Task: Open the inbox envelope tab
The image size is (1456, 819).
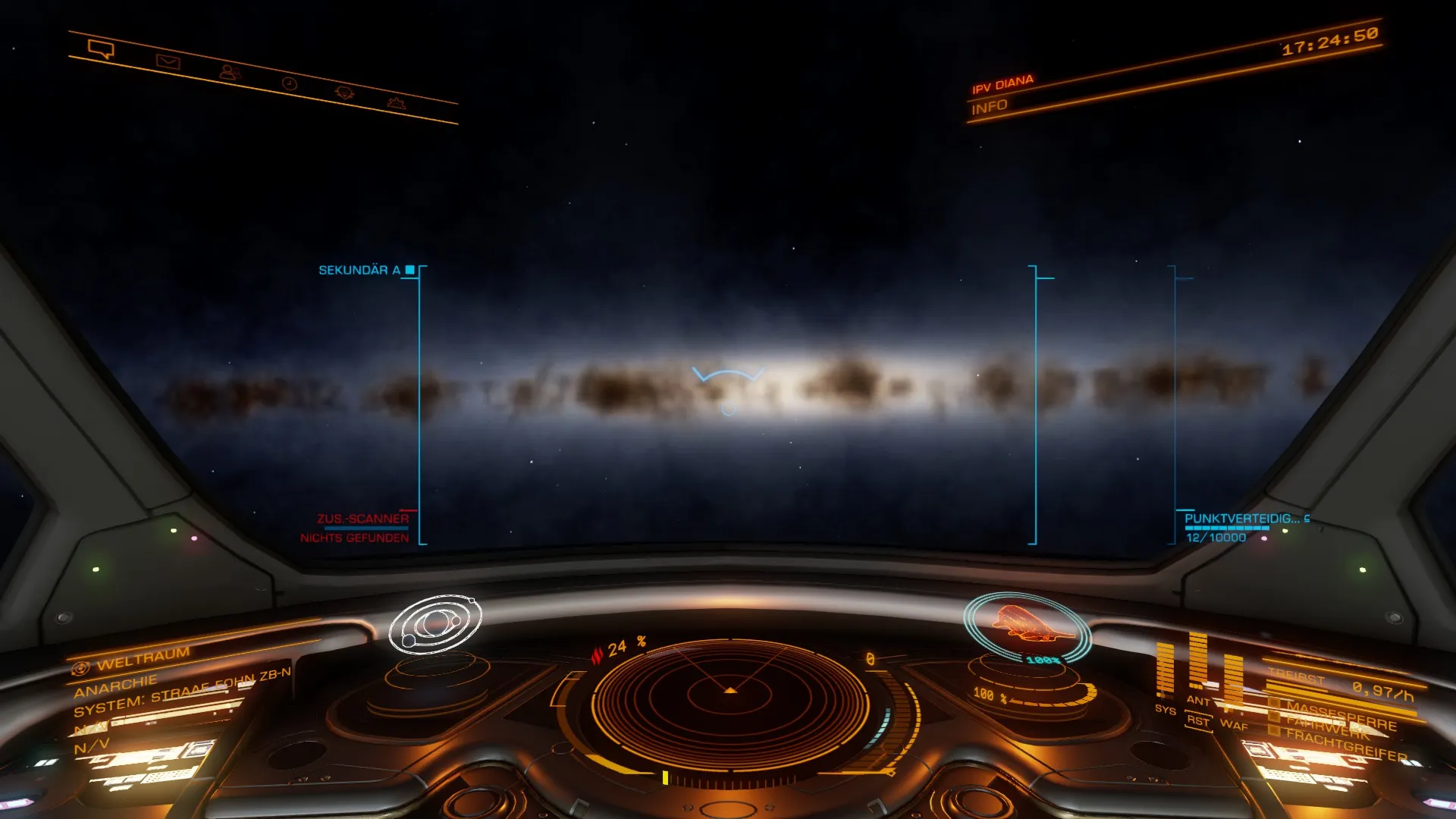Action: pyautogui.click(x=168, y=61)
